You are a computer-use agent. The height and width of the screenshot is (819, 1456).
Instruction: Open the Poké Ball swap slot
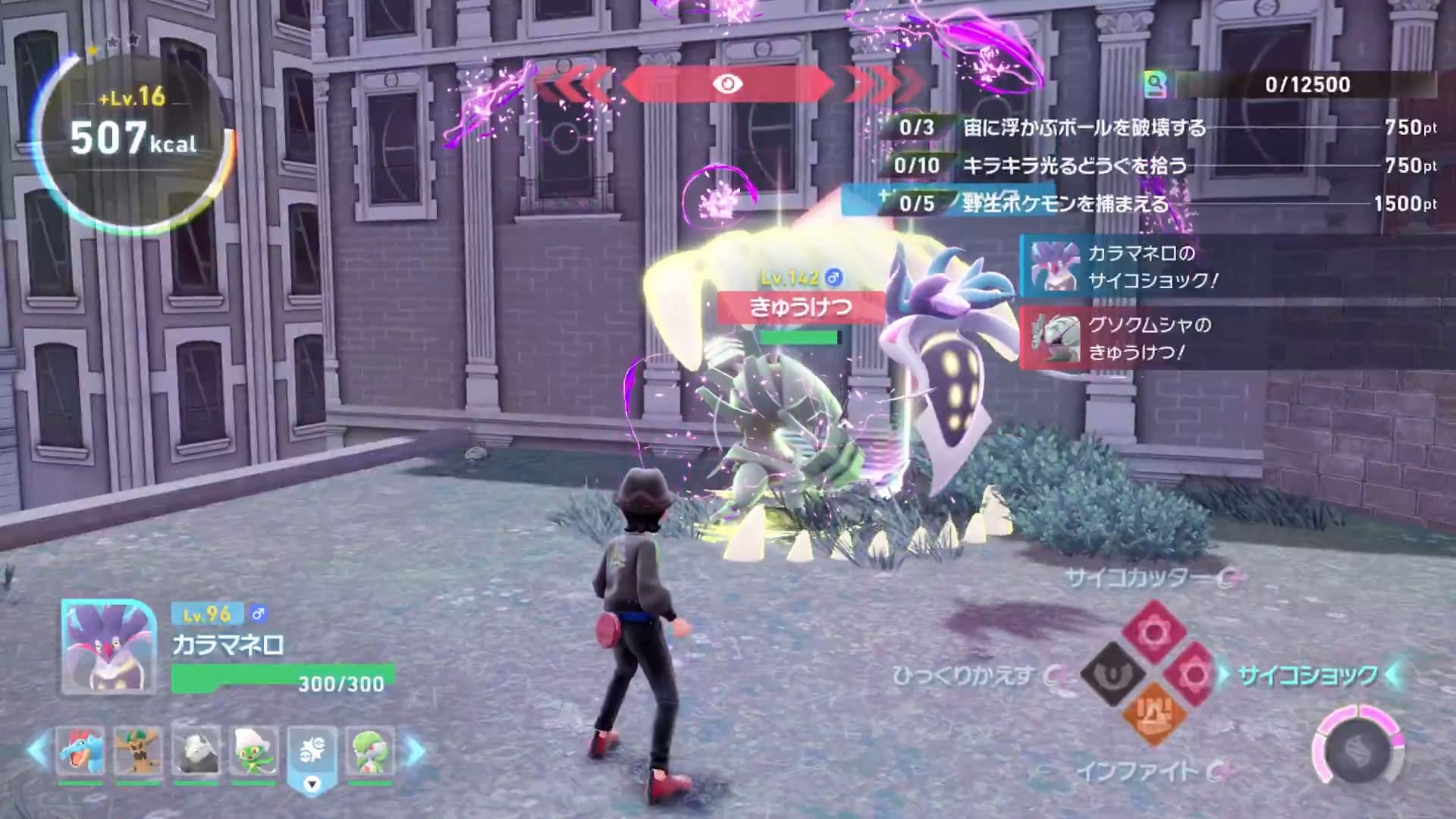click(x=312, y=752)
